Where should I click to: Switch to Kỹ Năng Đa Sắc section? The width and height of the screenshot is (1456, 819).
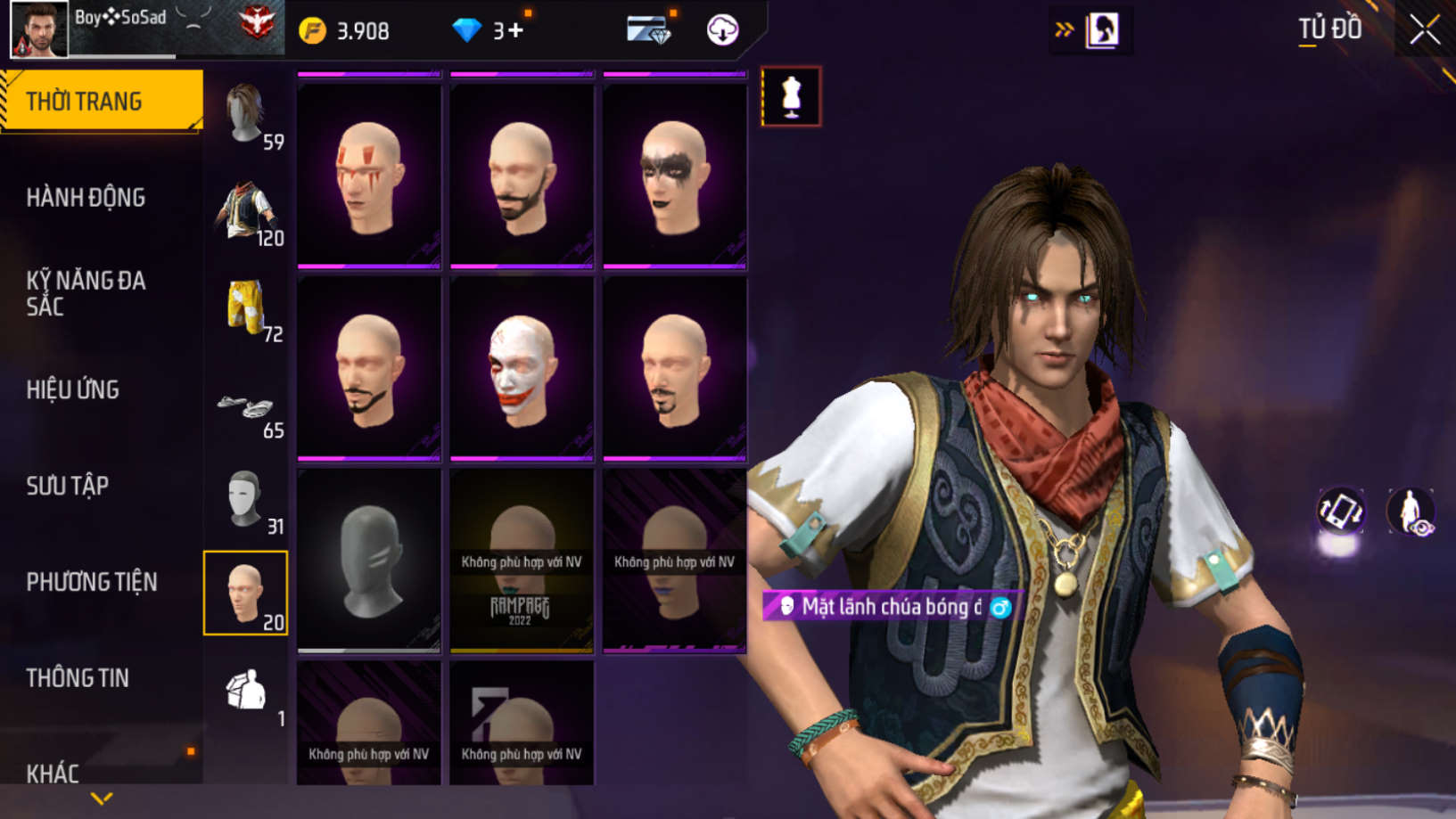pos(86,293)
